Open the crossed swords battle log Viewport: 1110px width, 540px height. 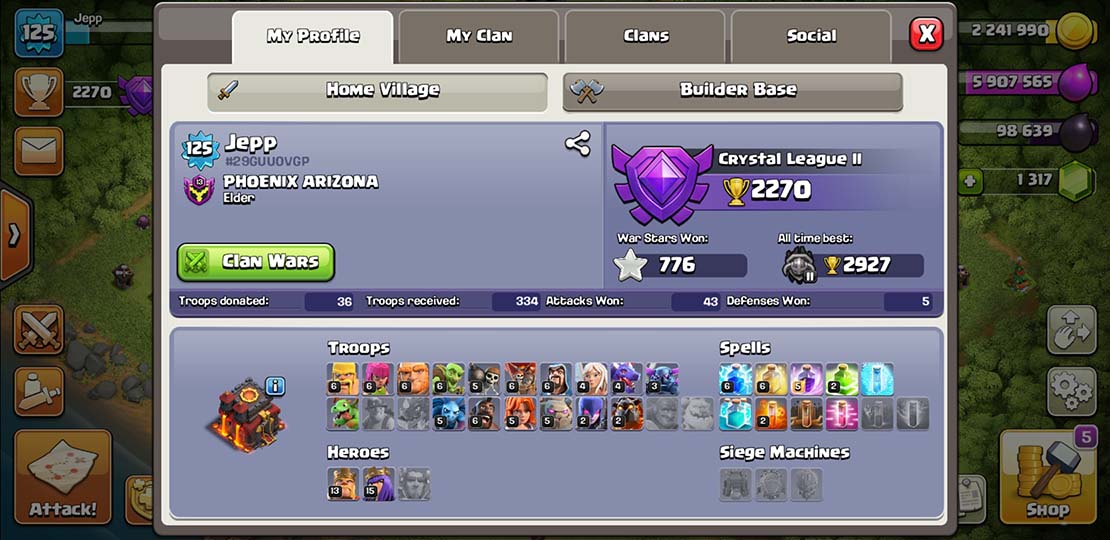tap(39, 329)
